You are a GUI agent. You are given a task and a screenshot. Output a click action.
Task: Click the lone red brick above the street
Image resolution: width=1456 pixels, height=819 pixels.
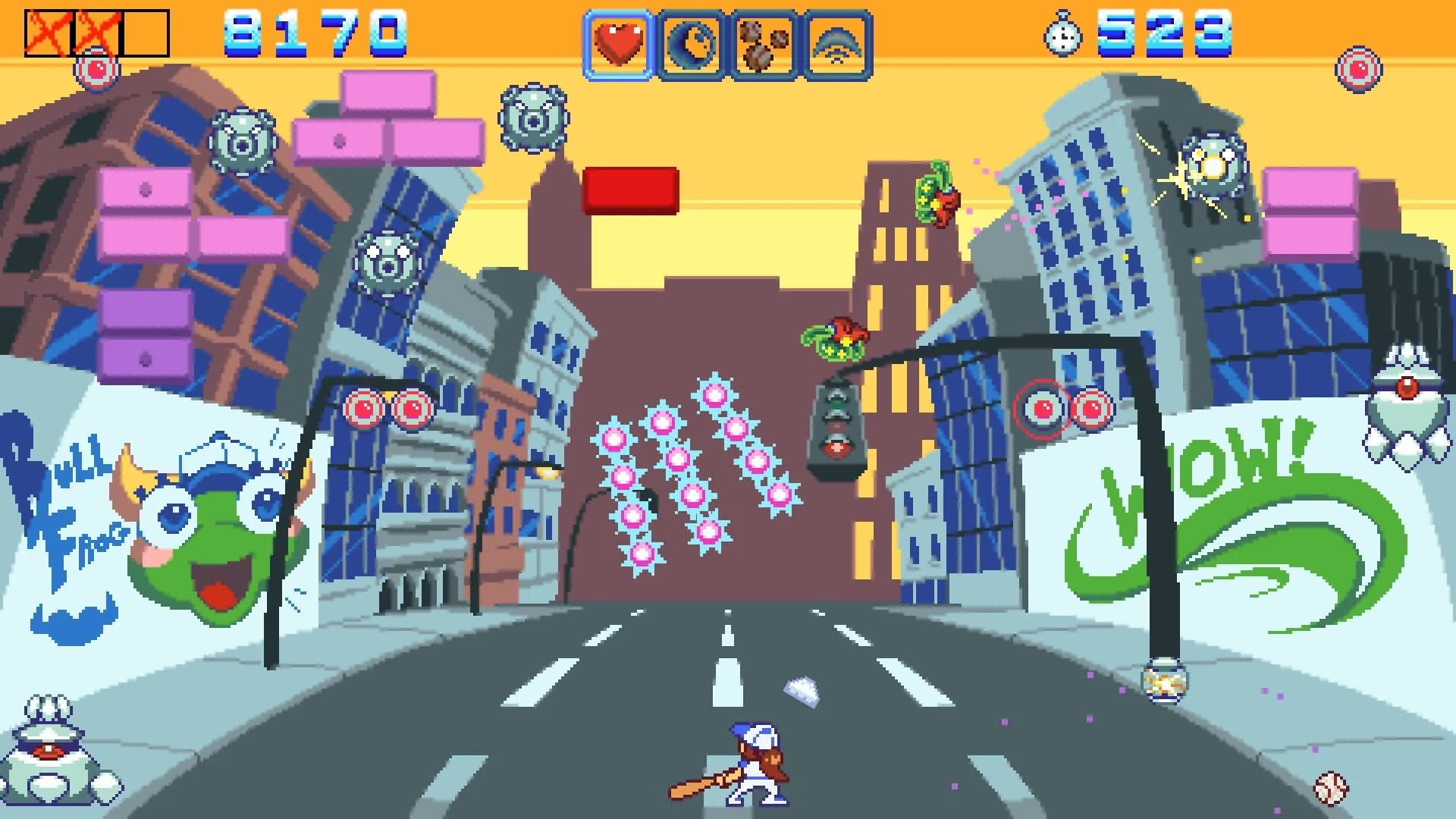point(629,189)
